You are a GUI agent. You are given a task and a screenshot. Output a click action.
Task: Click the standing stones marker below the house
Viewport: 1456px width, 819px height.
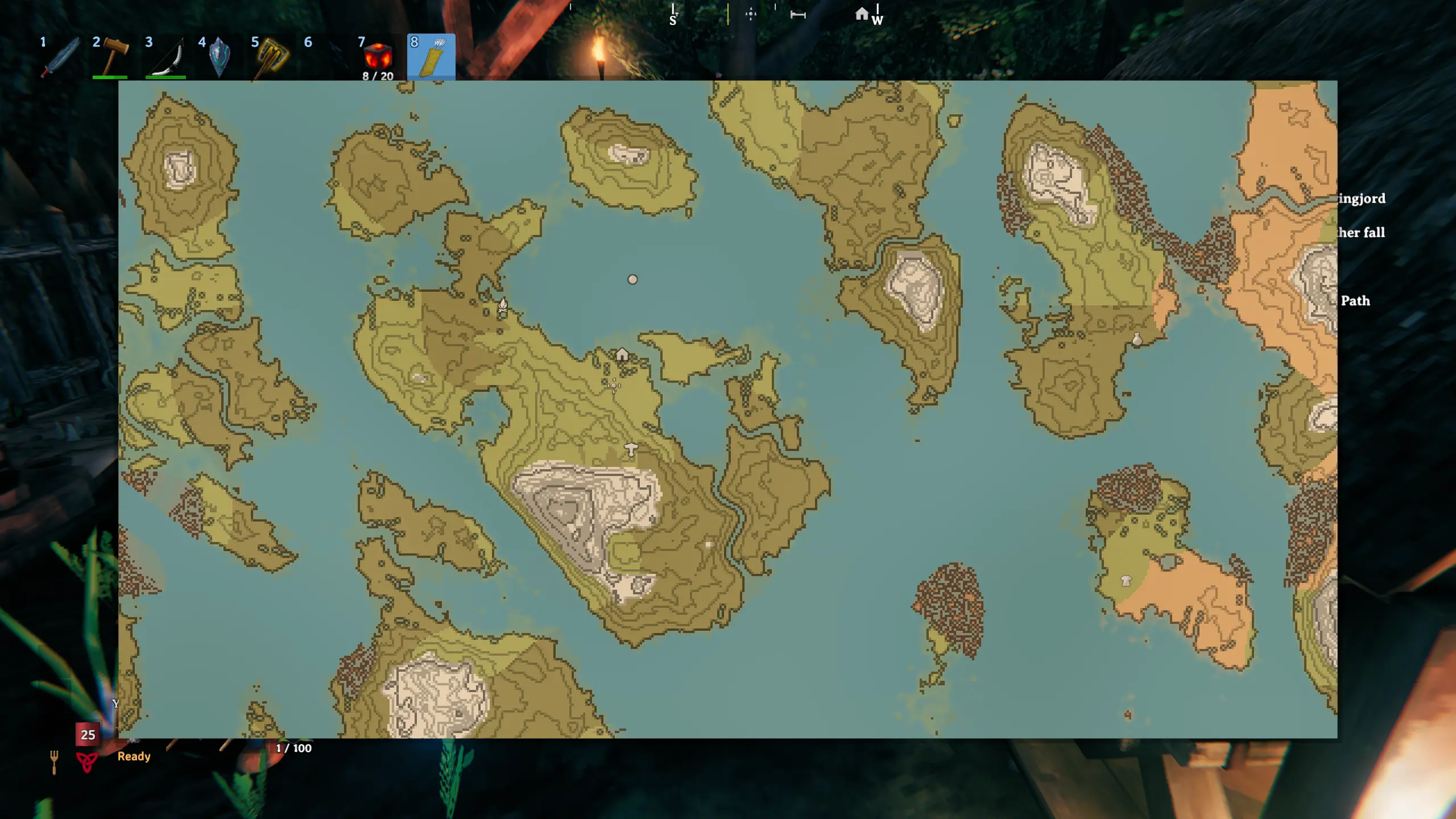(x=614, y=386)
